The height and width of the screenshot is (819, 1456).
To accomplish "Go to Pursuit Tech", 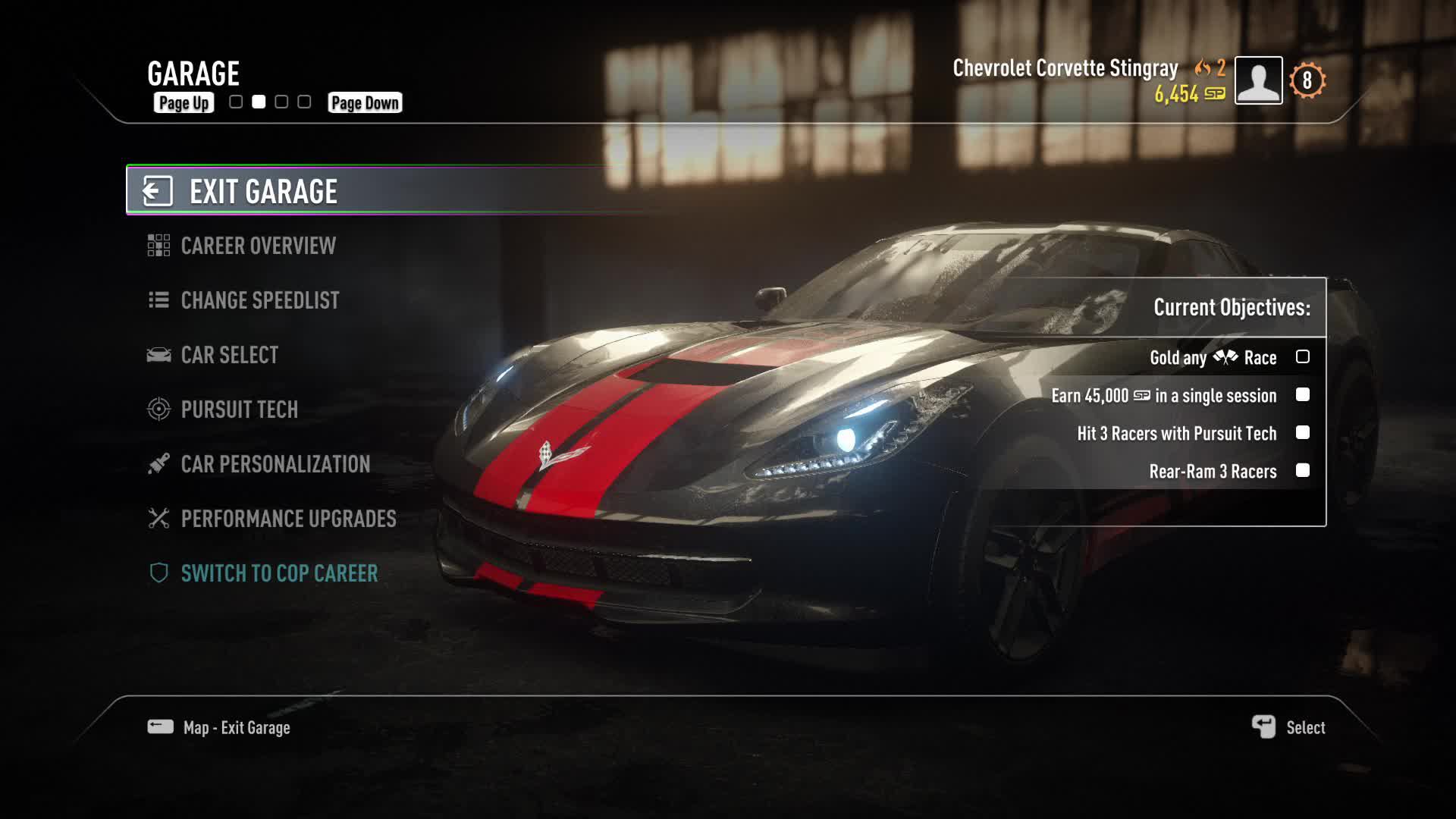I will pyautogui.click(x=239, y=409).
